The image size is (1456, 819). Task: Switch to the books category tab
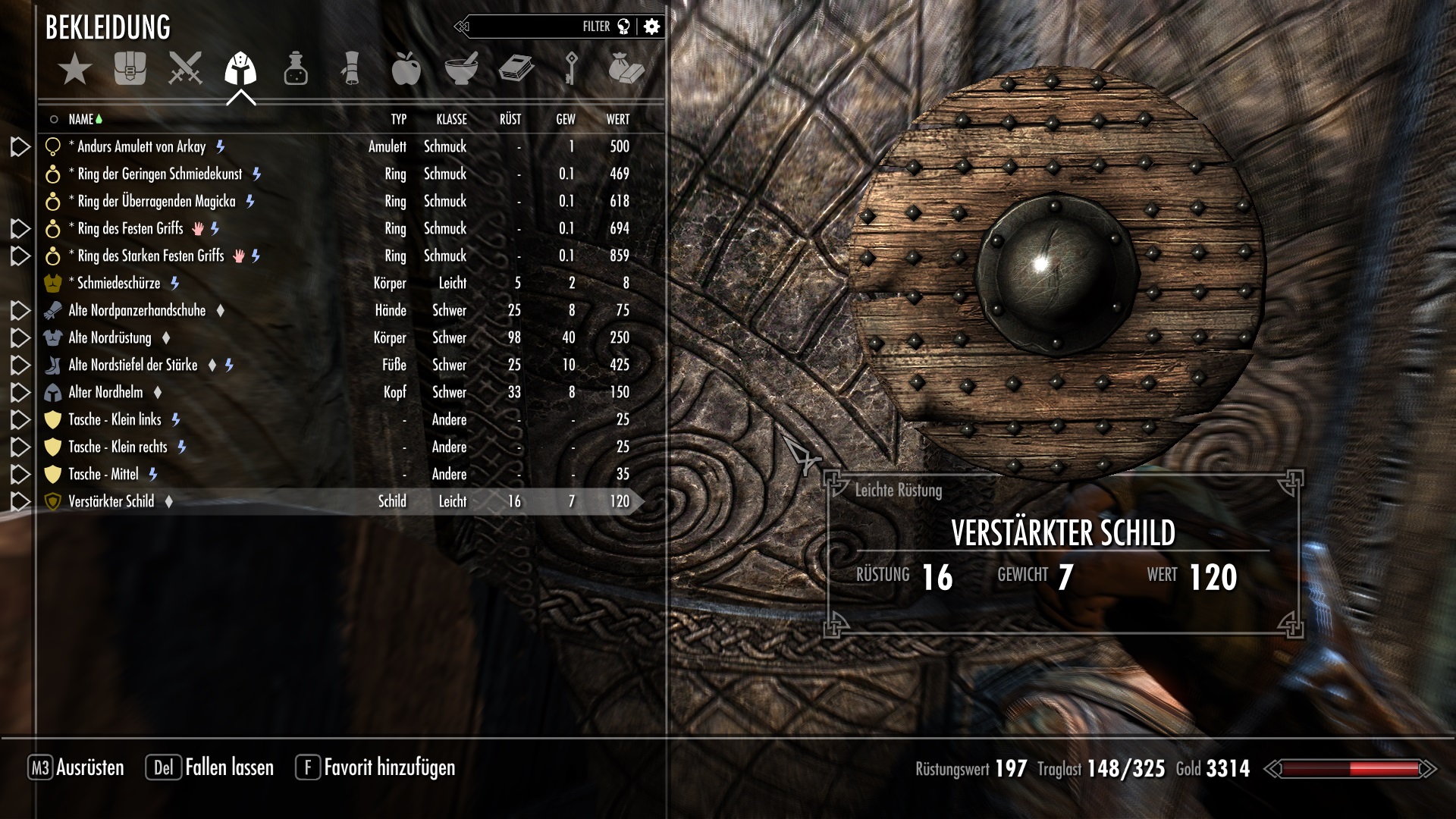coord(516,69)
